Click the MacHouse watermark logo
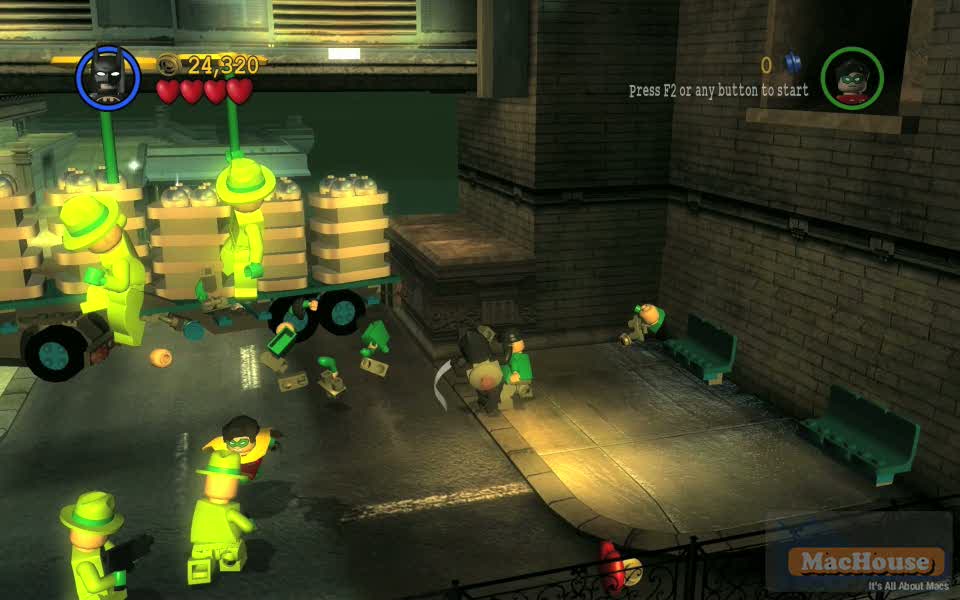Viewport: 960px width, 600px height. 866,562
